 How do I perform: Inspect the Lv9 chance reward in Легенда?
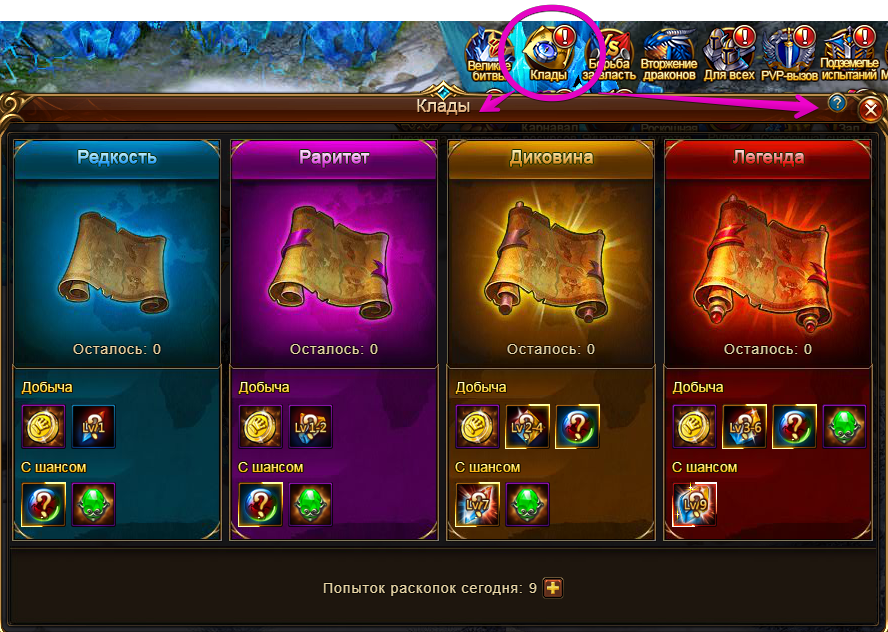point(695,505)
